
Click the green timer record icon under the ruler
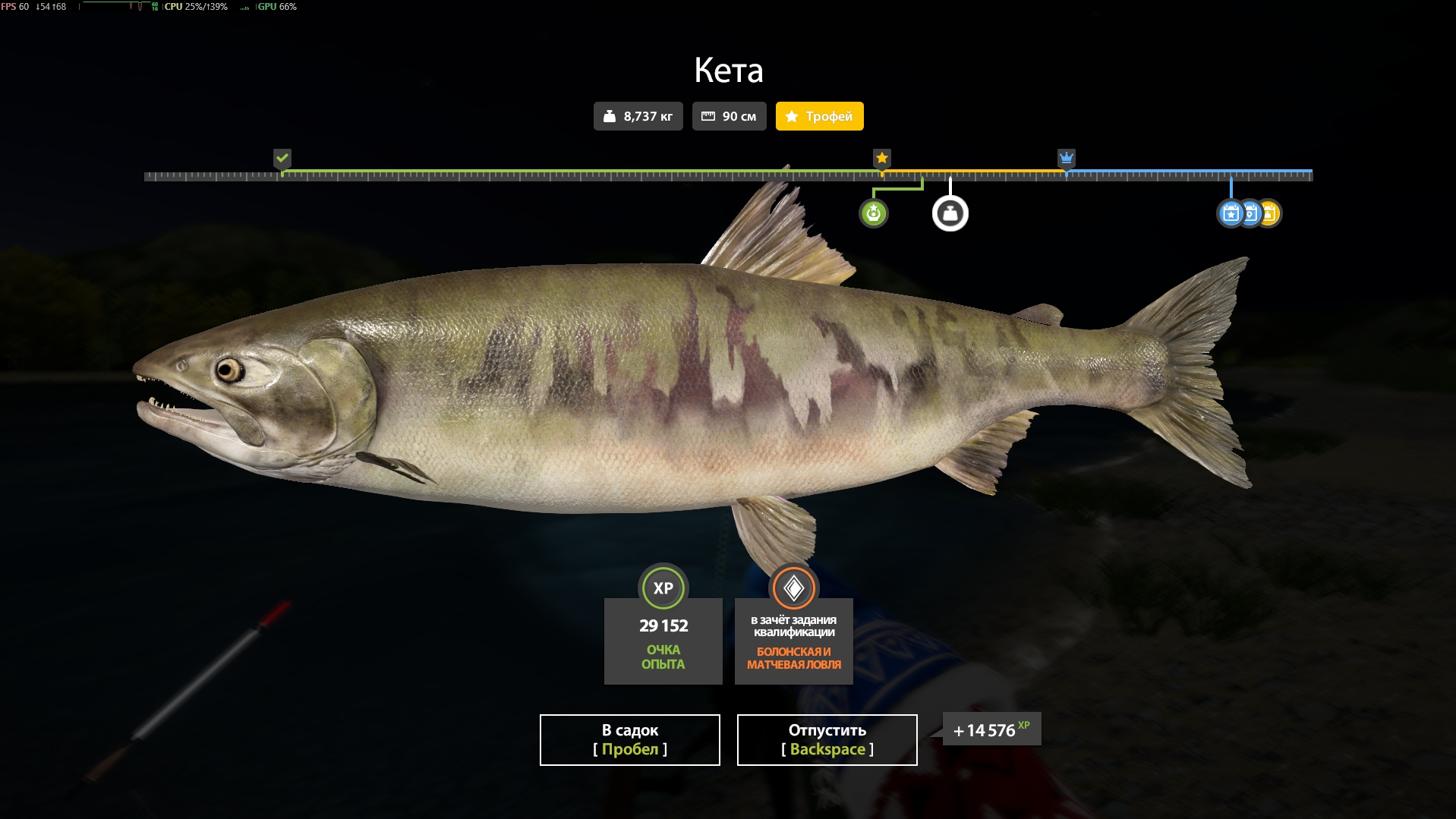click(x=874, y=213)
